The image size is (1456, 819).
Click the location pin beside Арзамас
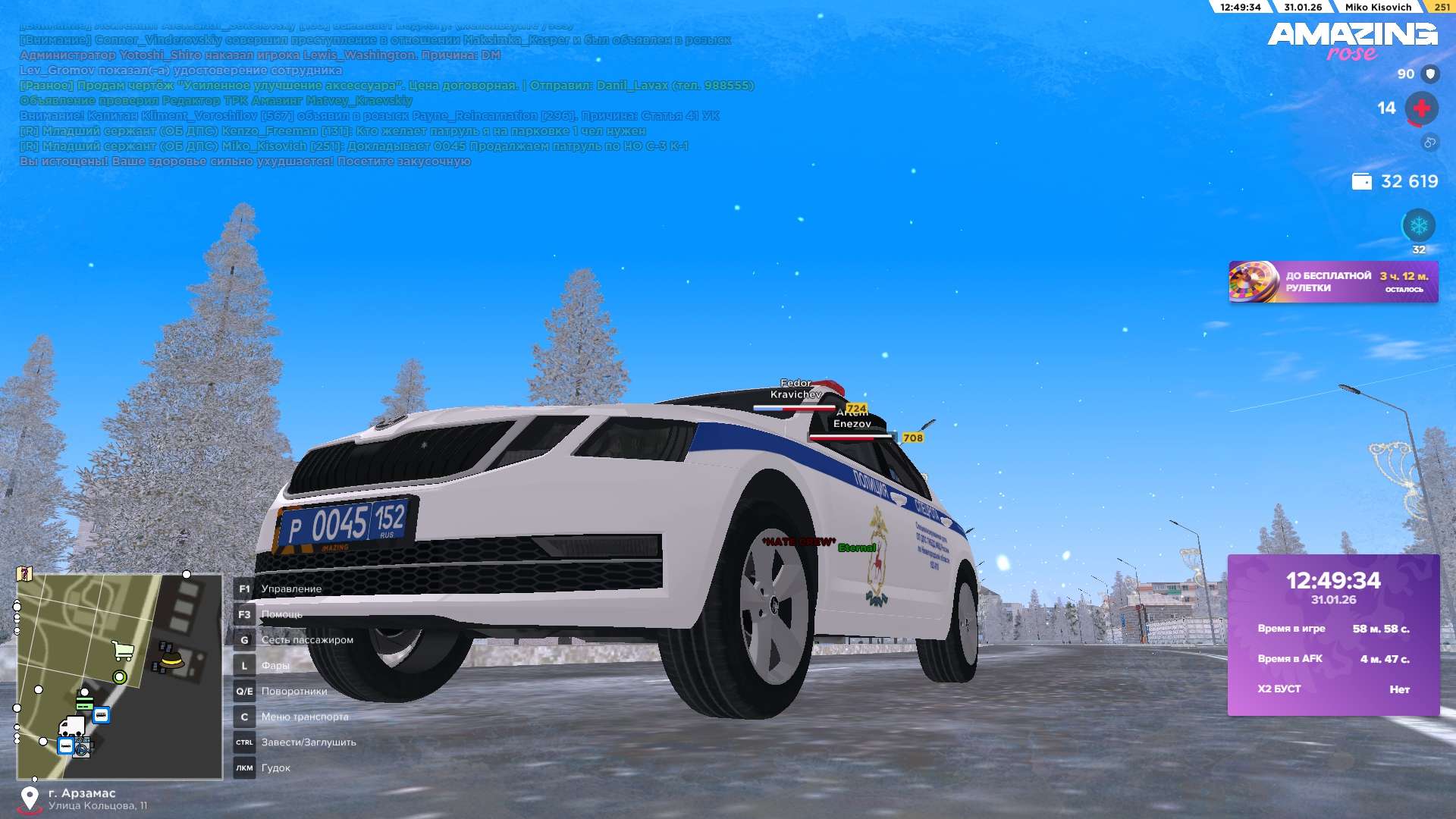(30, 799)
